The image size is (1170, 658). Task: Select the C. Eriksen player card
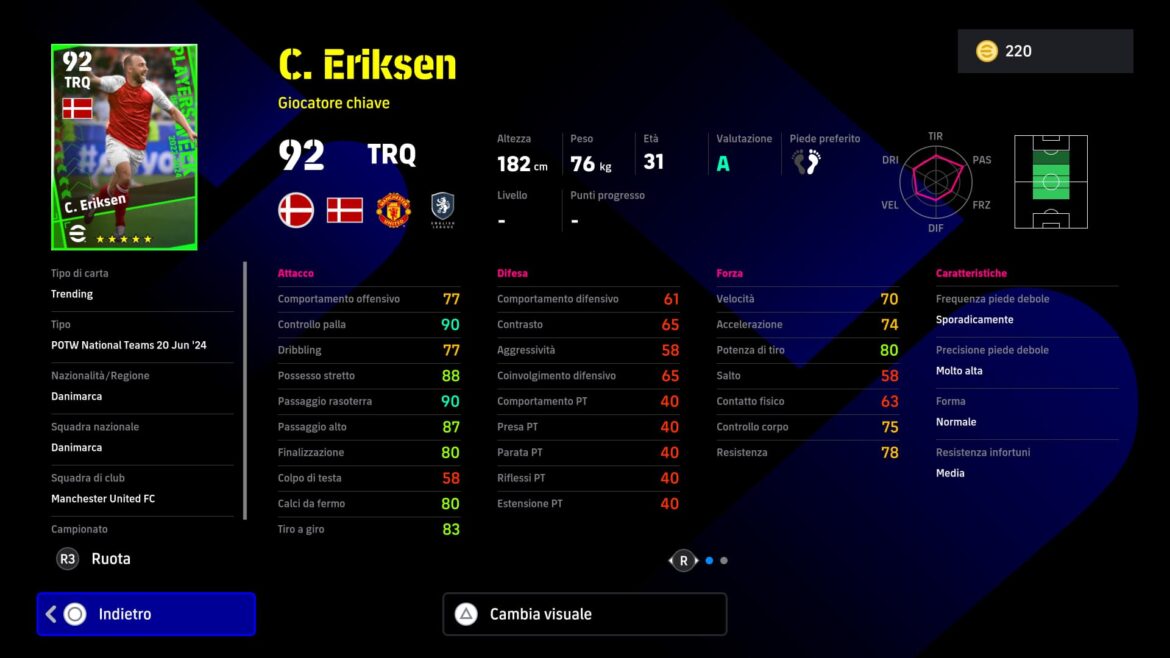(124, 147)
